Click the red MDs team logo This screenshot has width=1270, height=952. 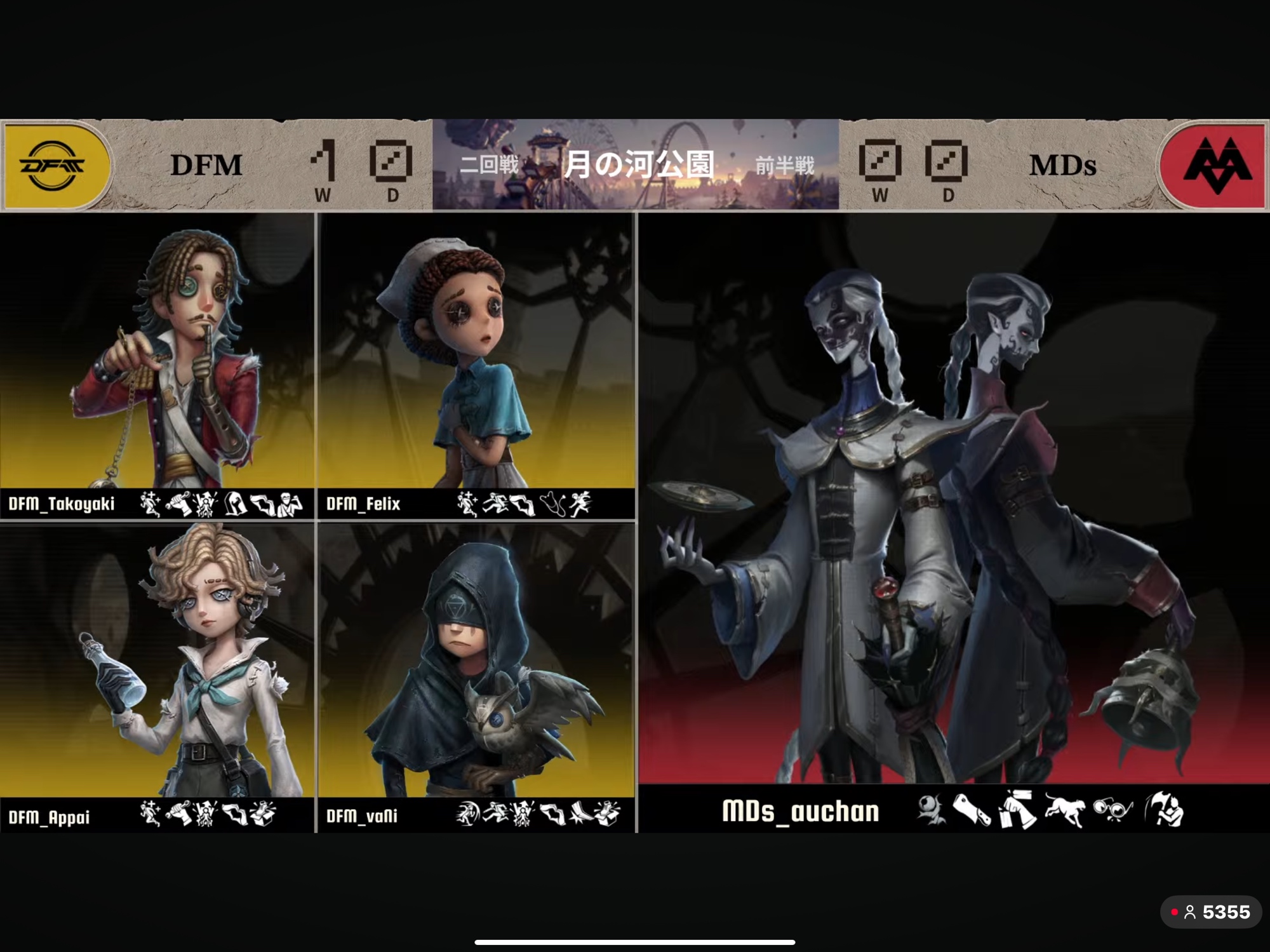1215,166
